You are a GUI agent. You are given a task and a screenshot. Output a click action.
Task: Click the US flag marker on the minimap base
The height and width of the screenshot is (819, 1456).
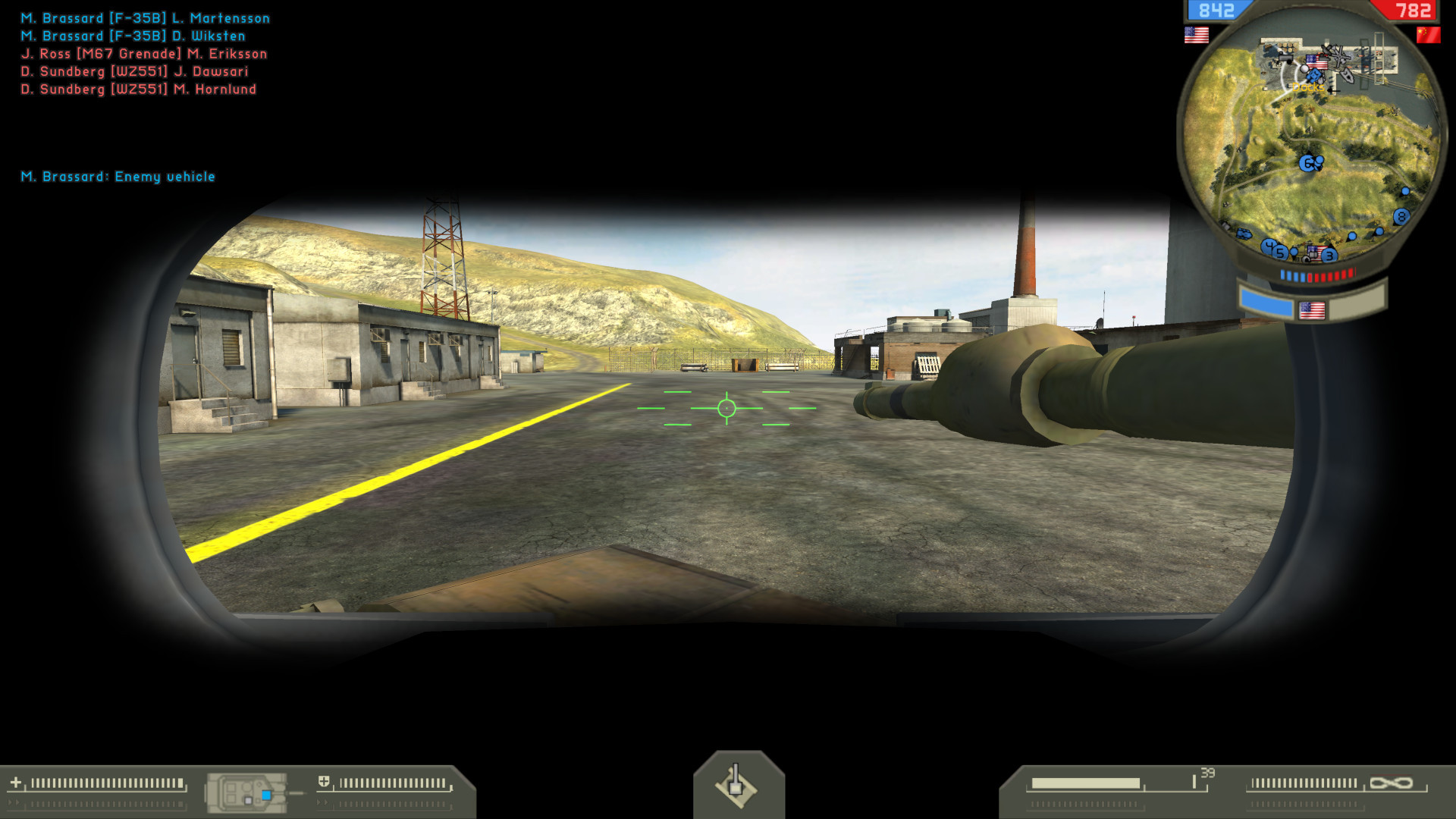pos(1317,61)
